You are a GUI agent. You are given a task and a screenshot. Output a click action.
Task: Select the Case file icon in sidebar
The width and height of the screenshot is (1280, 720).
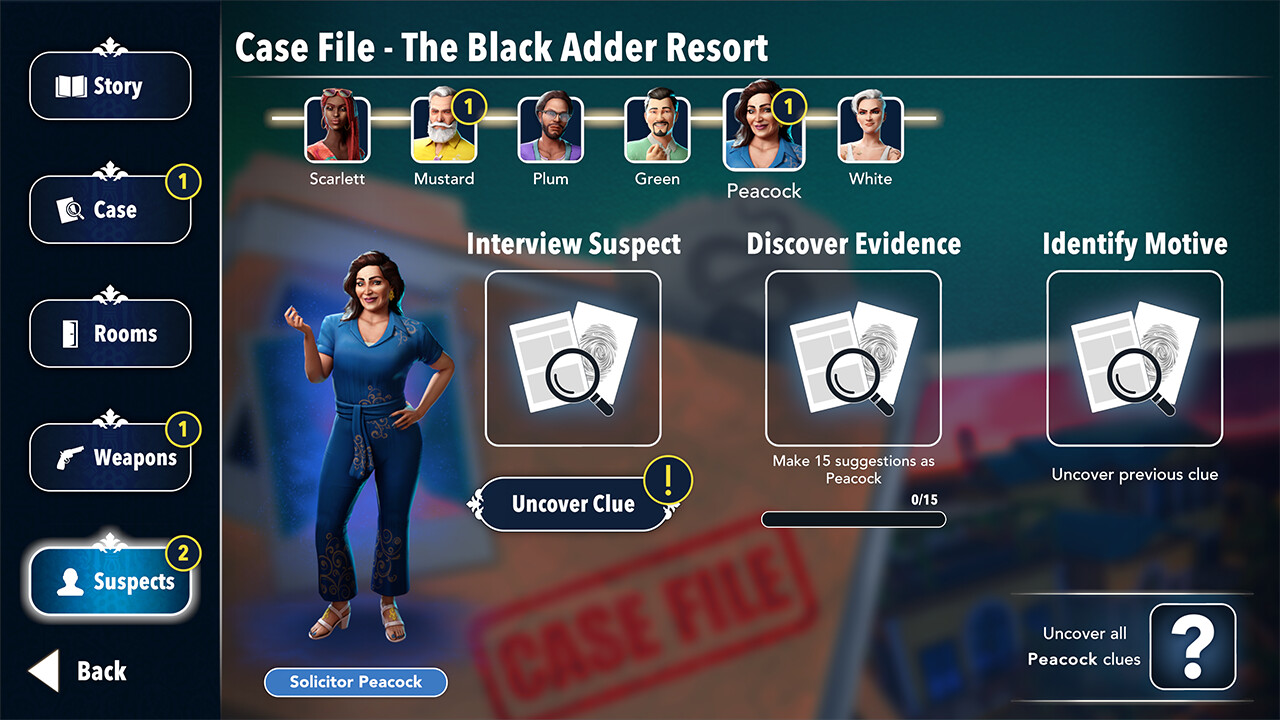pos(110,210)
